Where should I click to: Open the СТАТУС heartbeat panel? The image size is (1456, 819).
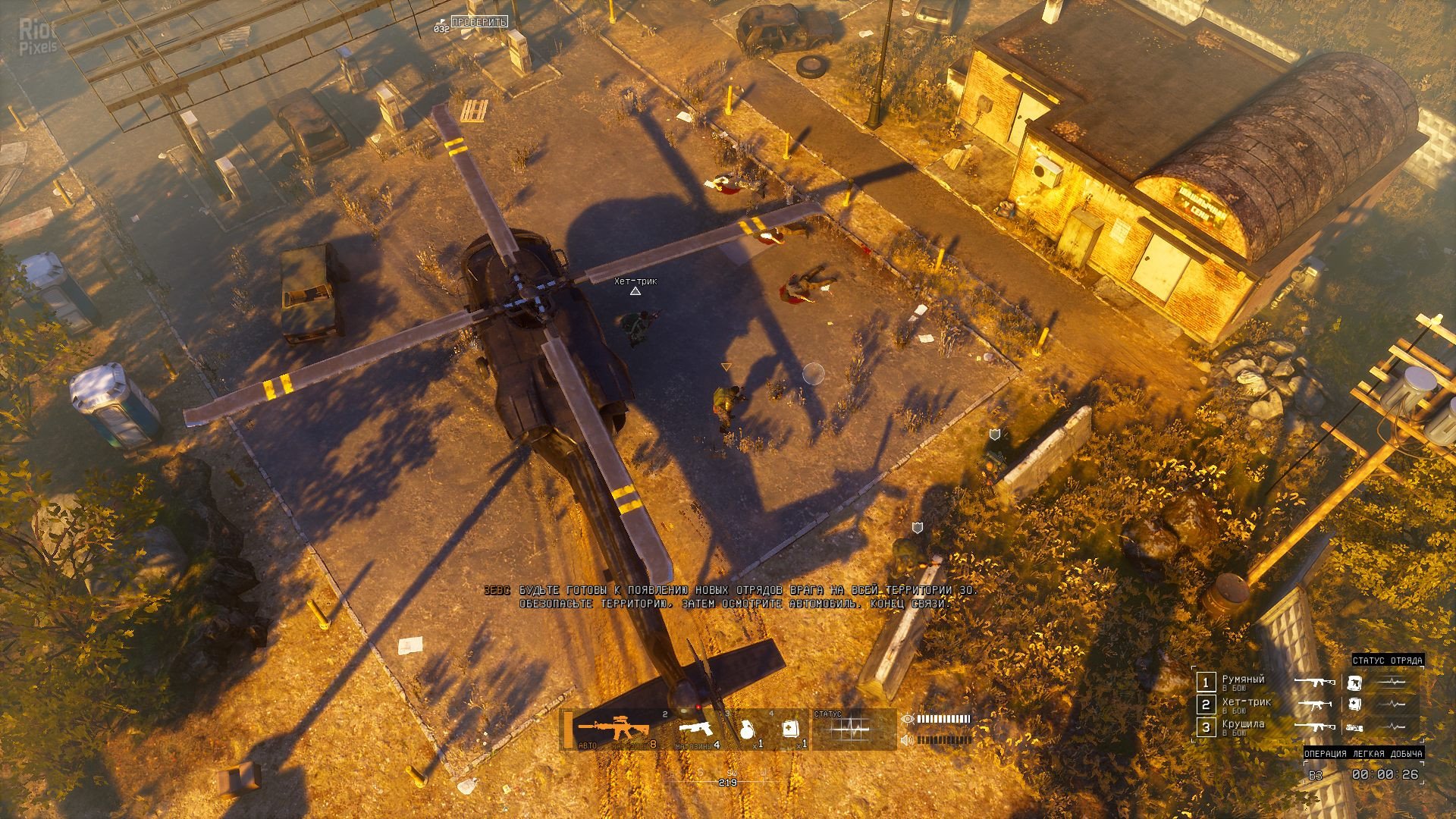pos(852,730)
